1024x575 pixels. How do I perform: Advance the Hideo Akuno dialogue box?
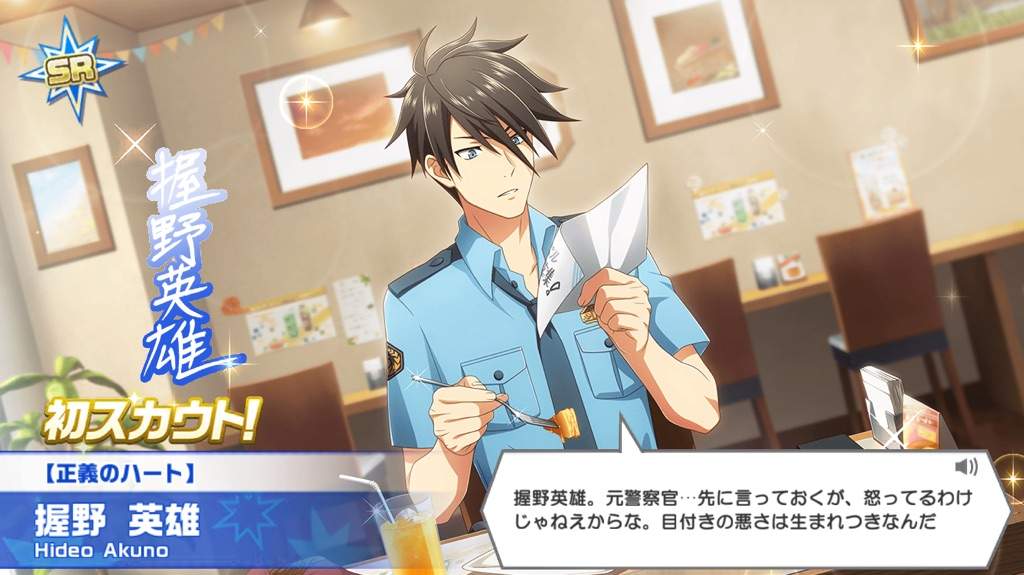click(x=740, y=509)
